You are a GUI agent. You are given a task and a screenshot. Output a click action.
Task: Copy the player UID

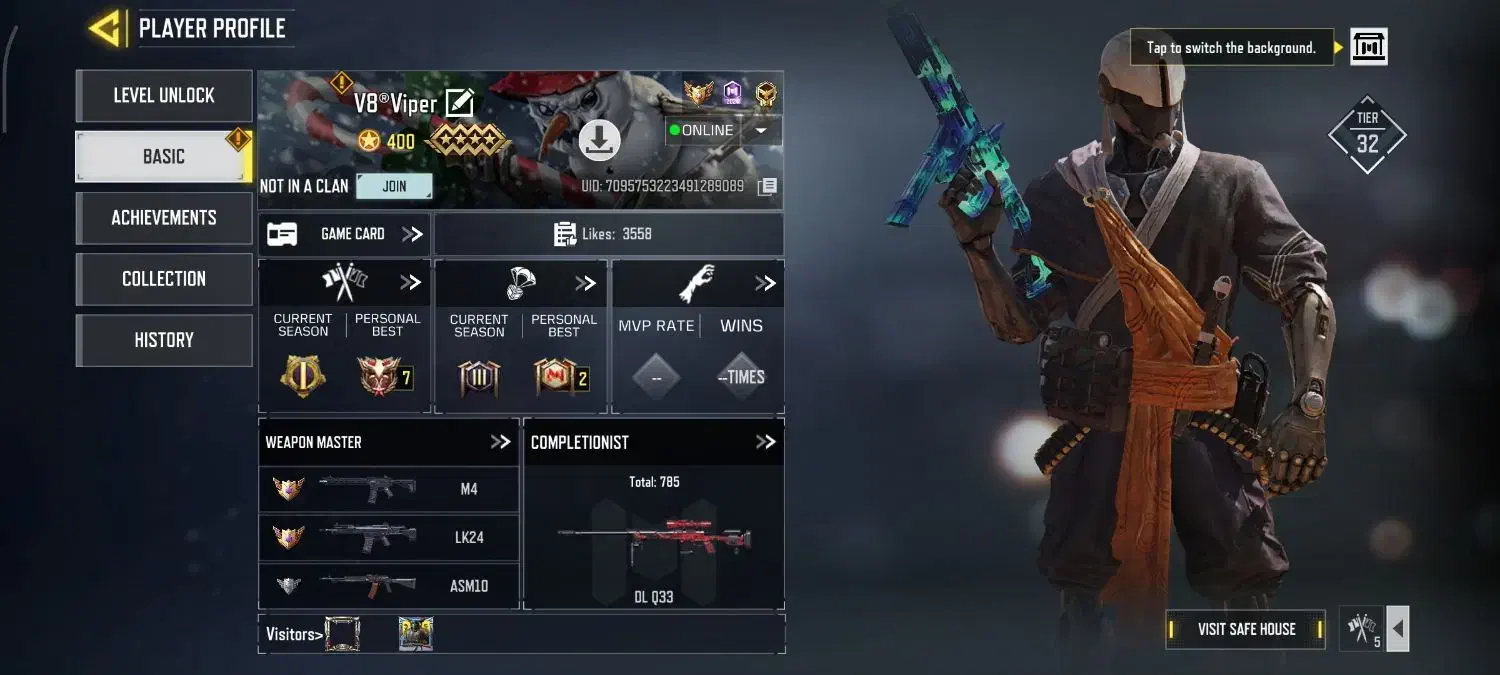point(767,186)
